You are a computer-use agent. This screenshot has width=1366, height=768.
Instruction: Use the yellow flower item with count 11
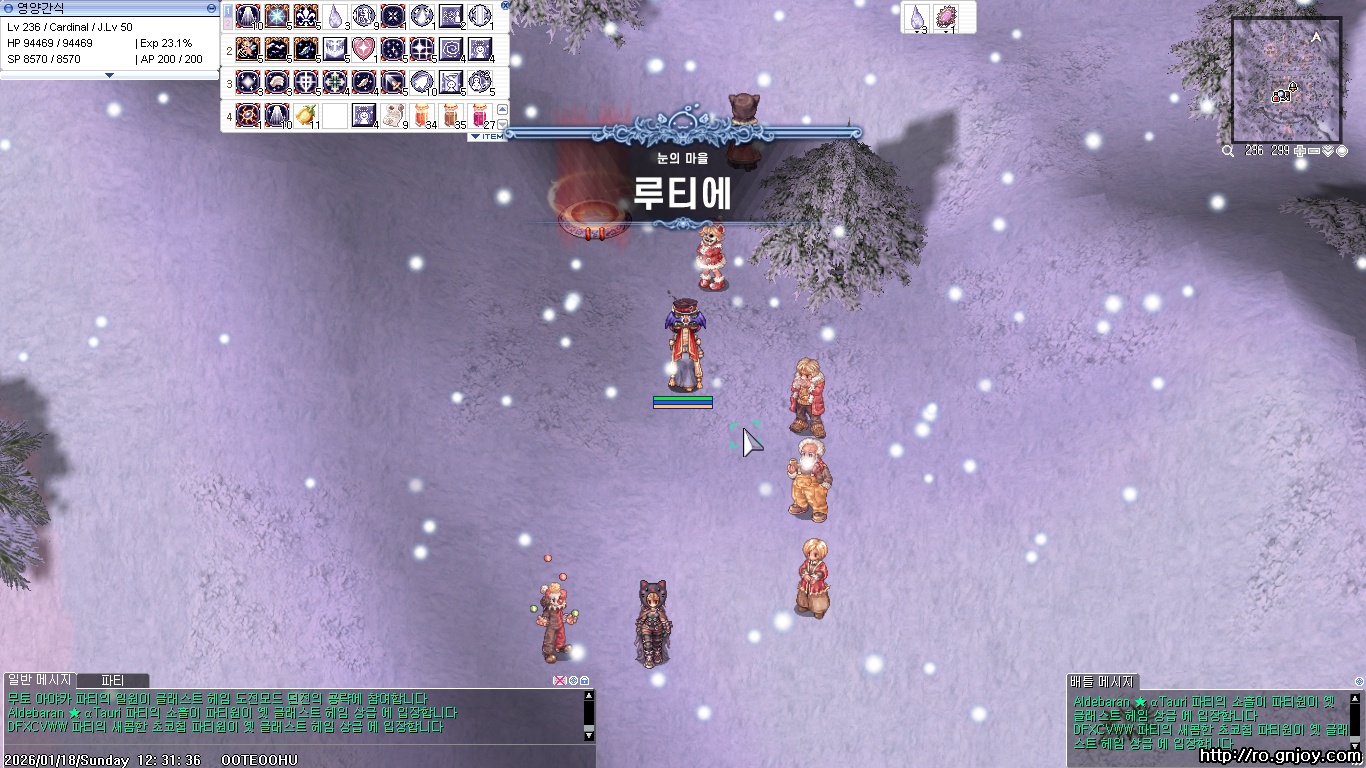(x=305, y=115)
